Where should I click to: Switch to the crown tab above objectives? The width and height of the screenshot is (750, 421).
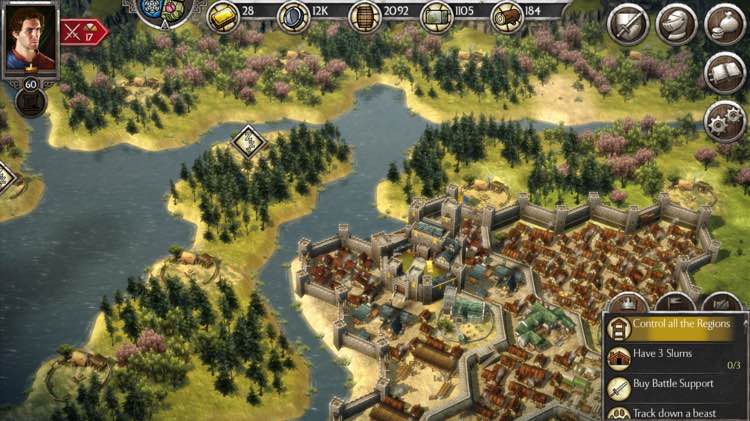click(x=629, y=302)
